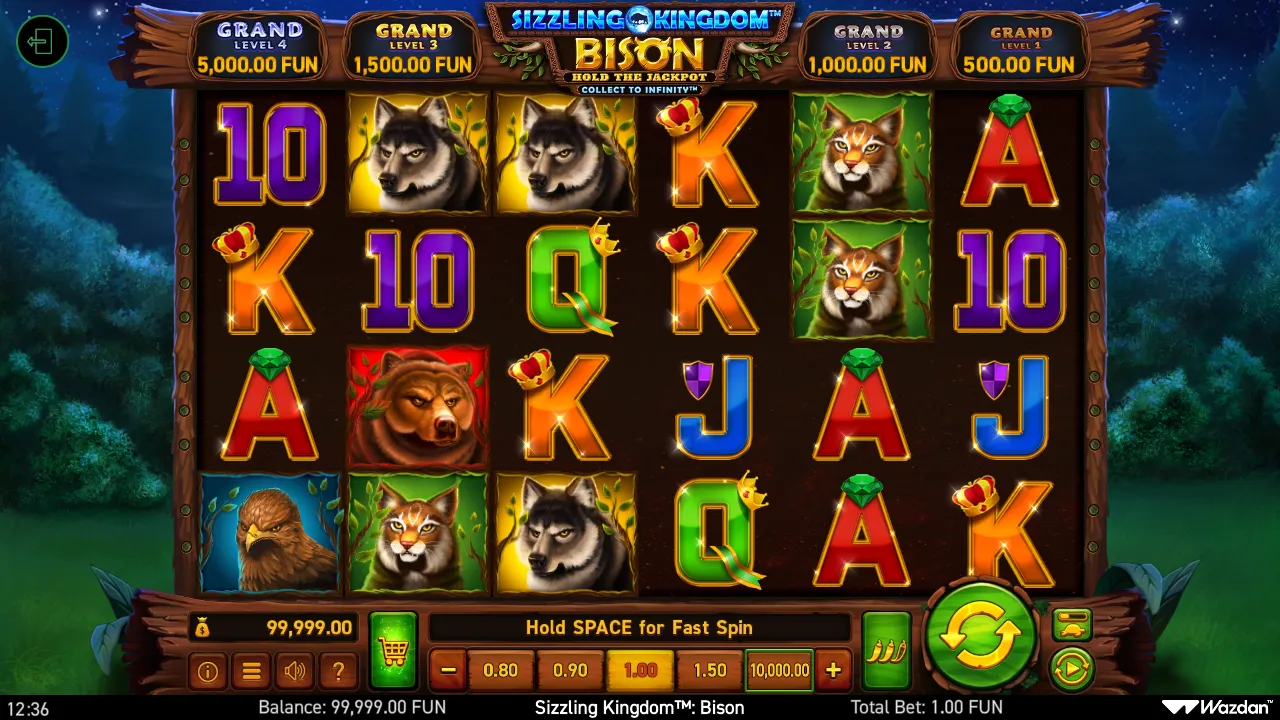Click the Grand Level 1 jackpot panel
The width and height of the screenshot is (1280, 720).
pos(1021,45)
